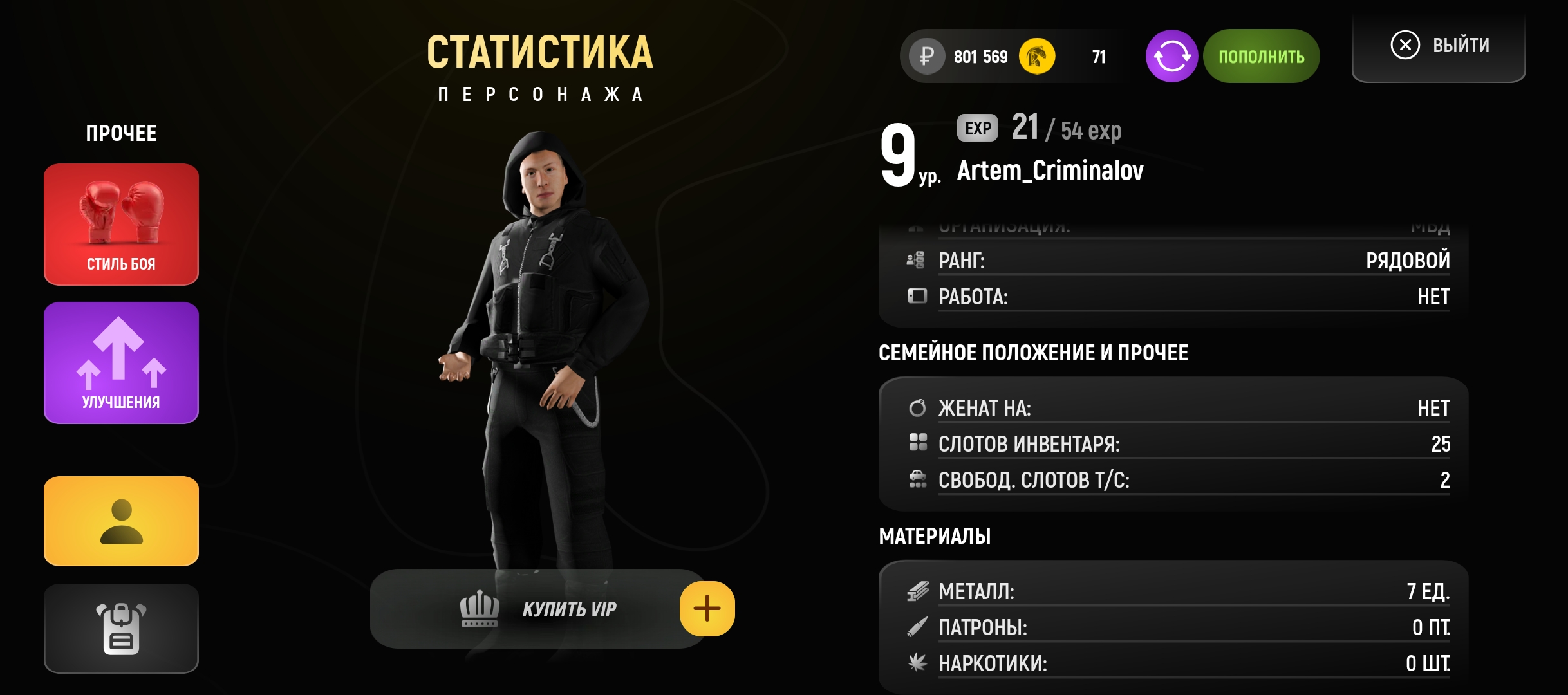1568x695 pixels.
Task: Activate the purple currency exchange icon
Action: [1171, 57]
